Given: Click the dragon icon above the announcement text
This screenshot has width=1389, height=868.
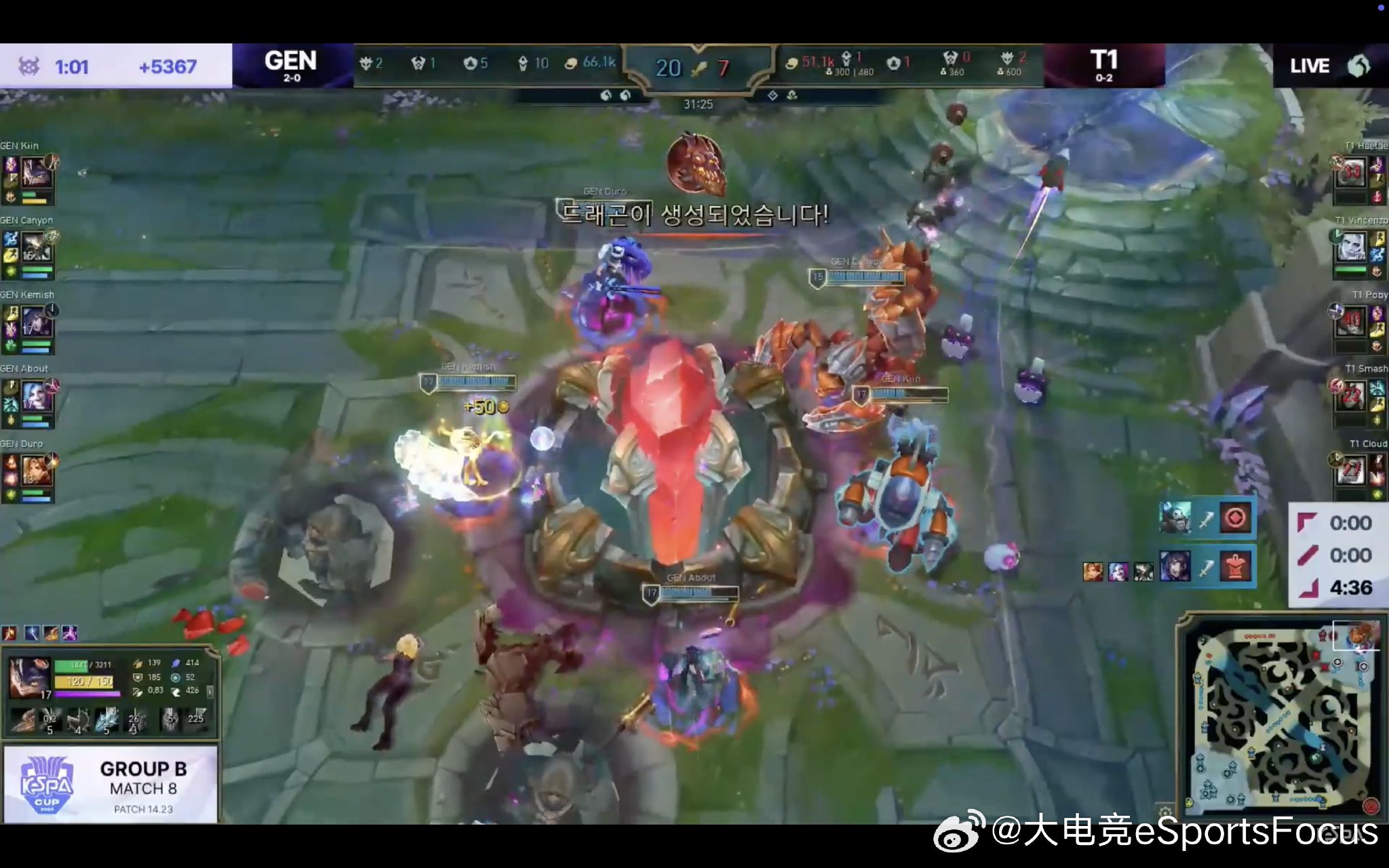Looking at the screenshot, I should tap(699, 166).
